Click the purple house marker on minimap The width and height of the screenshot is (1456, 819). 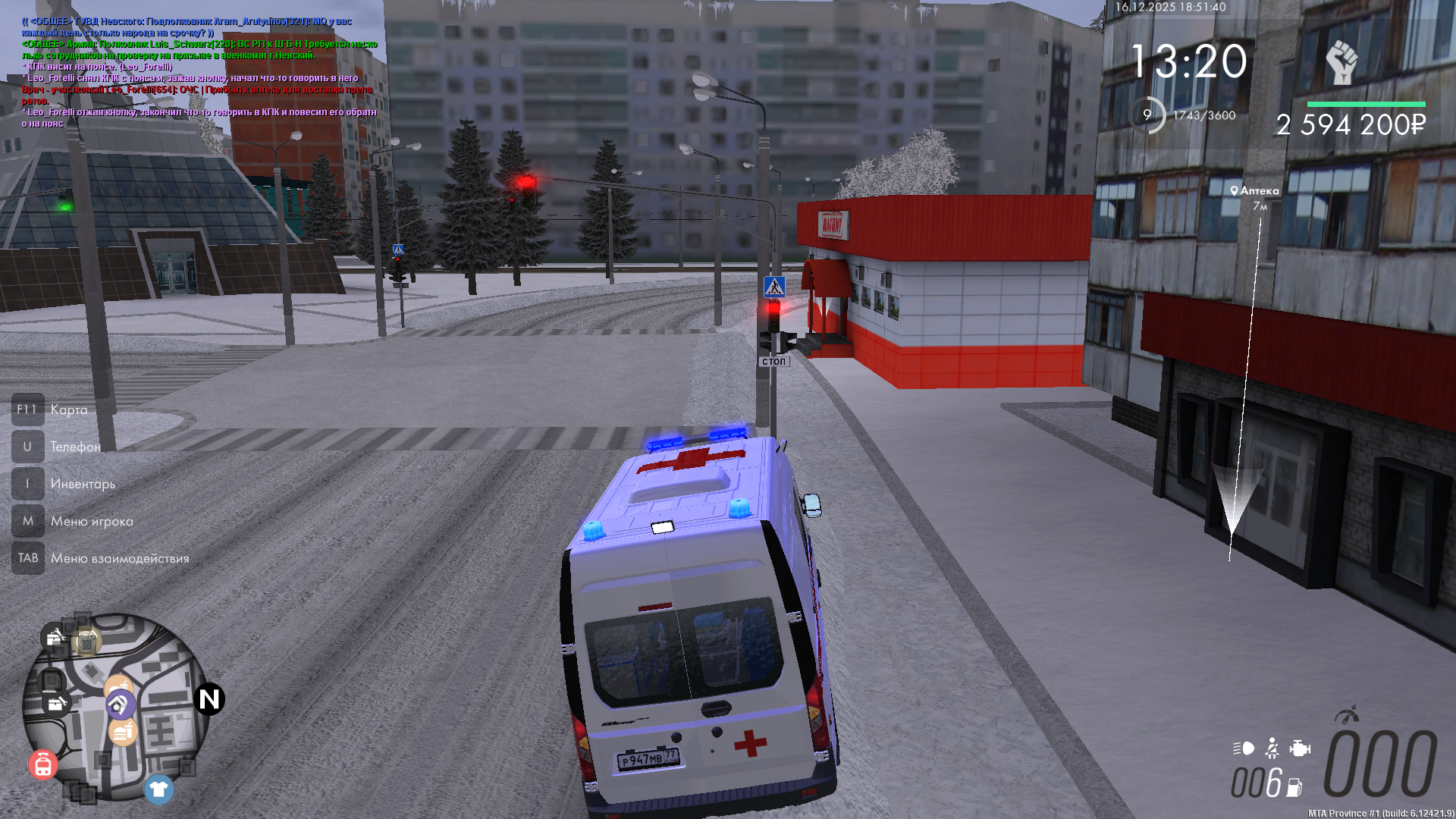[x=120, y=705]
